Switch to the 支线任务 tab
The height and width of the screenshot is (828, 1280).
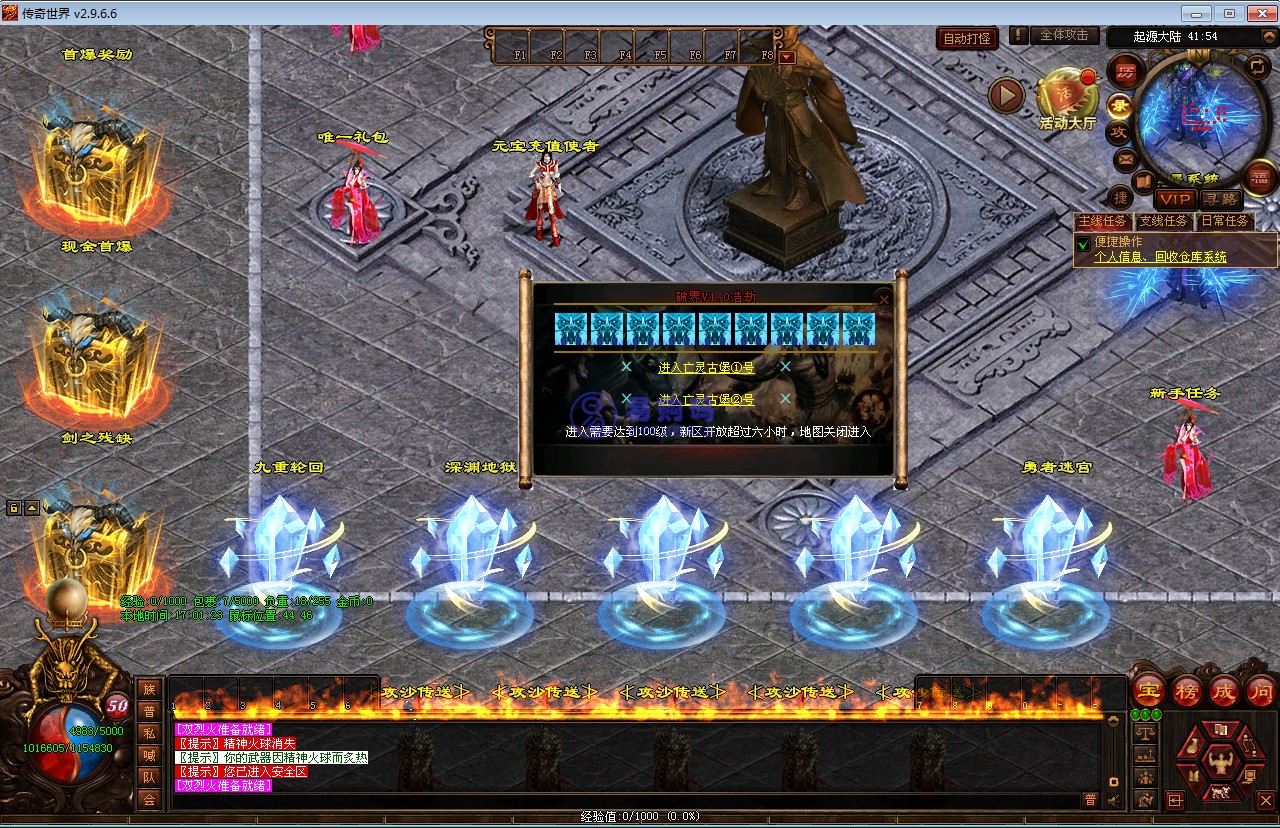tap(1164, 221)
